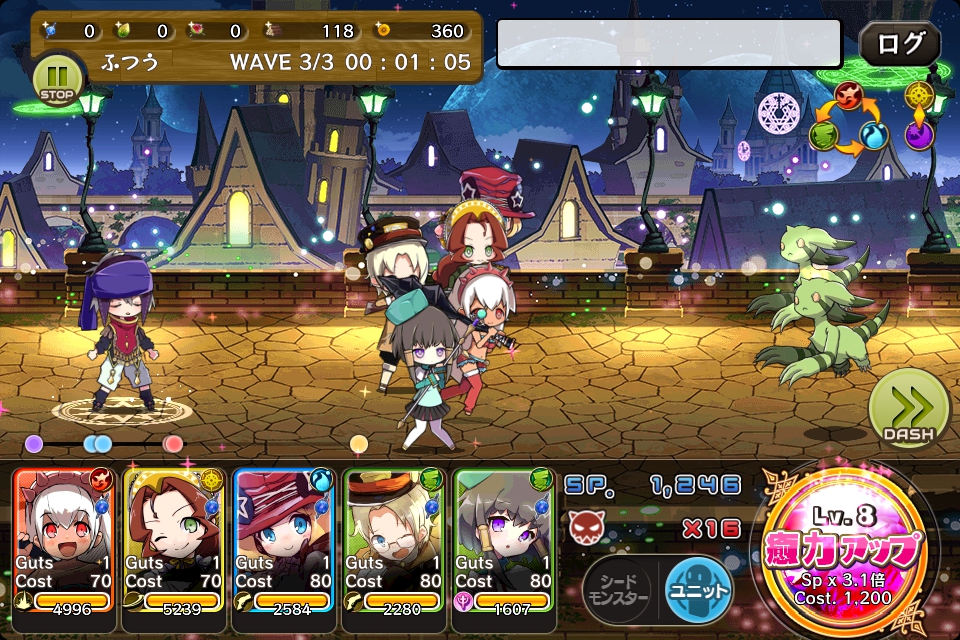The width and height of the screenshot is (960, 640).
Task: Tap the empty message box at top
Action: pos(669,44)
